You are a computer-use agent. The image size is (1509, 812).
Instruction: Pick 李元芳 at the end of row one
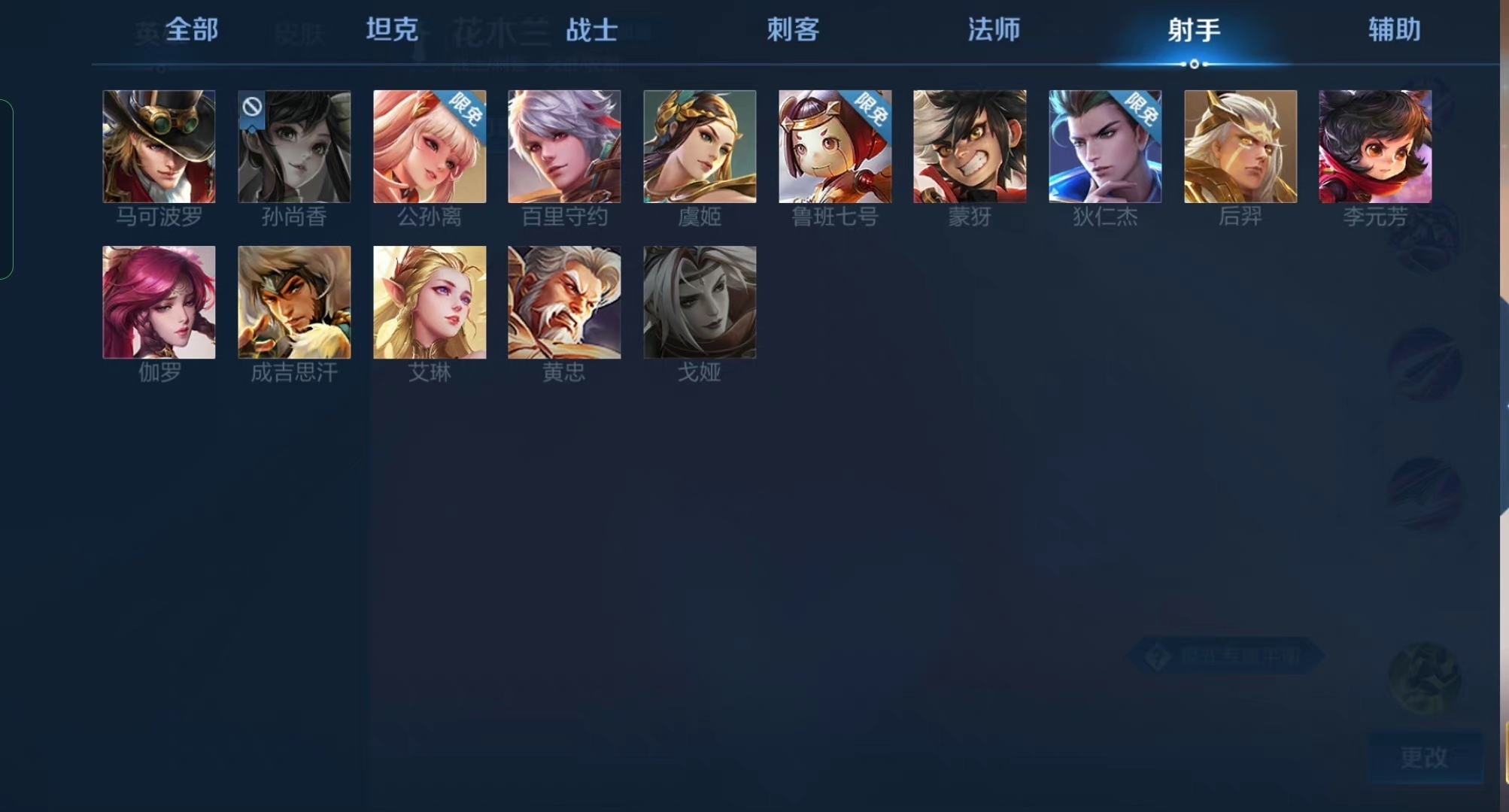pyautogui.click(x=1374, y=147)
